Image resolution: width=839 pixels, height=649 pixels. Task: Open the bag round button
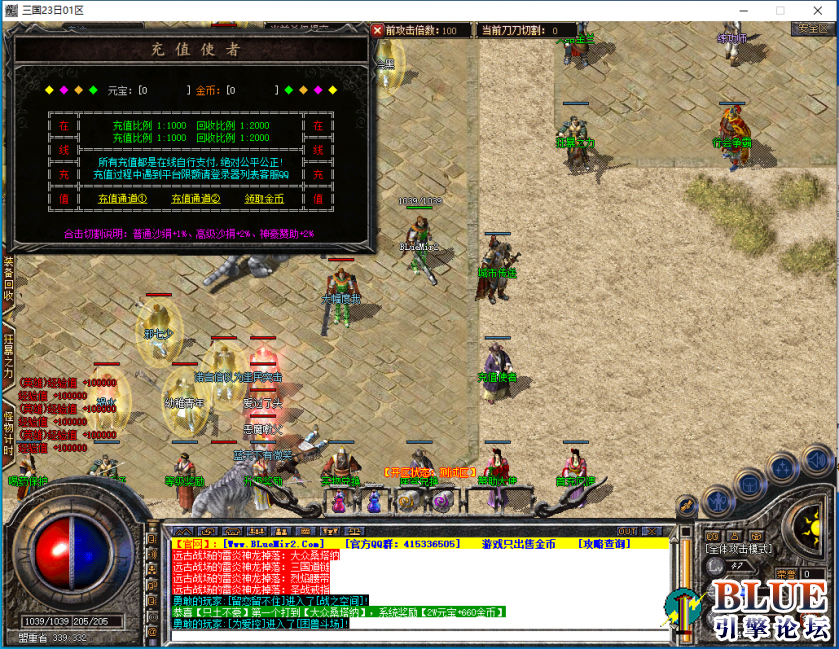pyautogui.click(x=750, y=485)
